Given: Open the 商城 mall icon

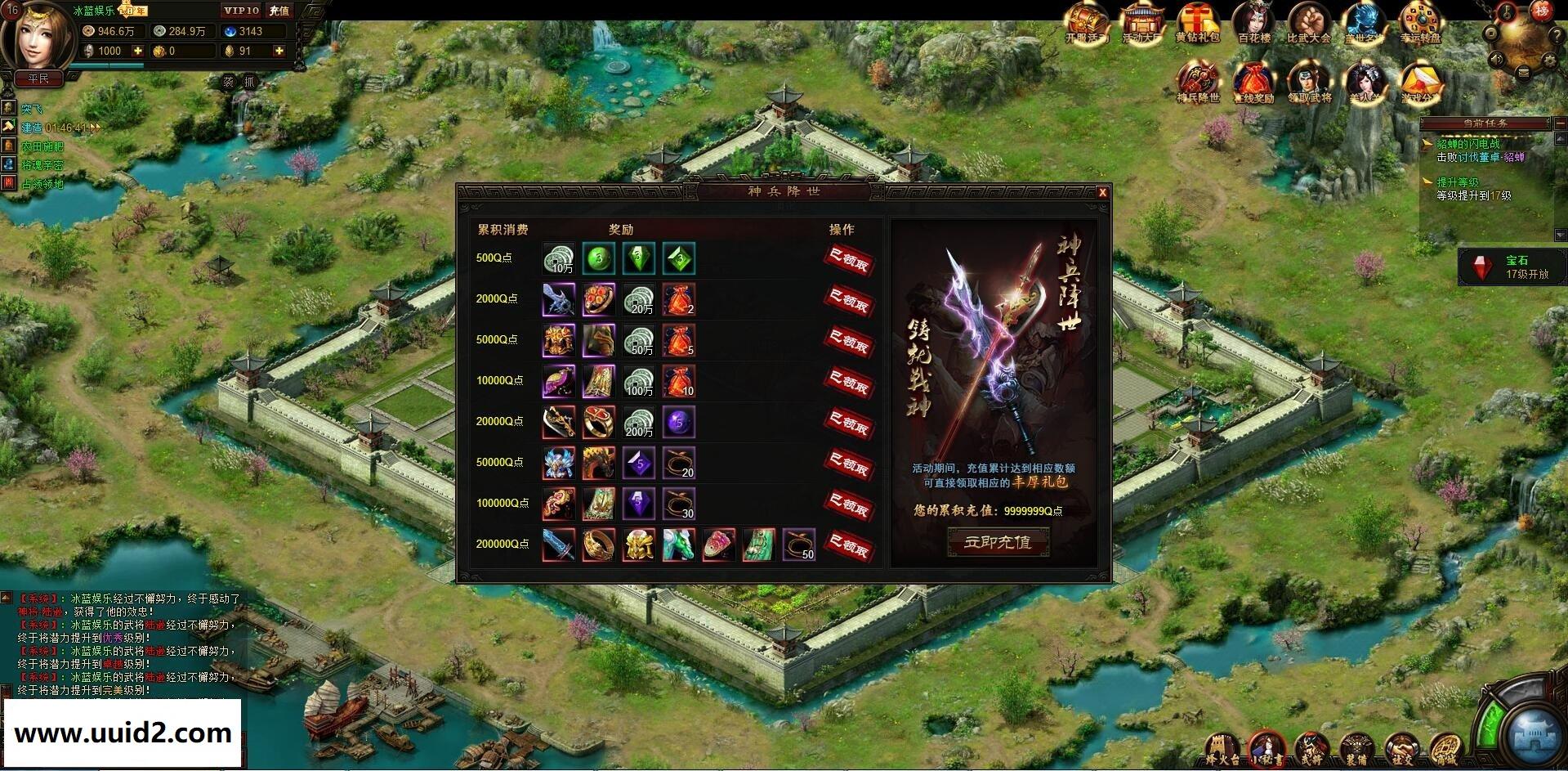Looking at the screenshot, I should pyautogui.click(x=1445, y=746).
